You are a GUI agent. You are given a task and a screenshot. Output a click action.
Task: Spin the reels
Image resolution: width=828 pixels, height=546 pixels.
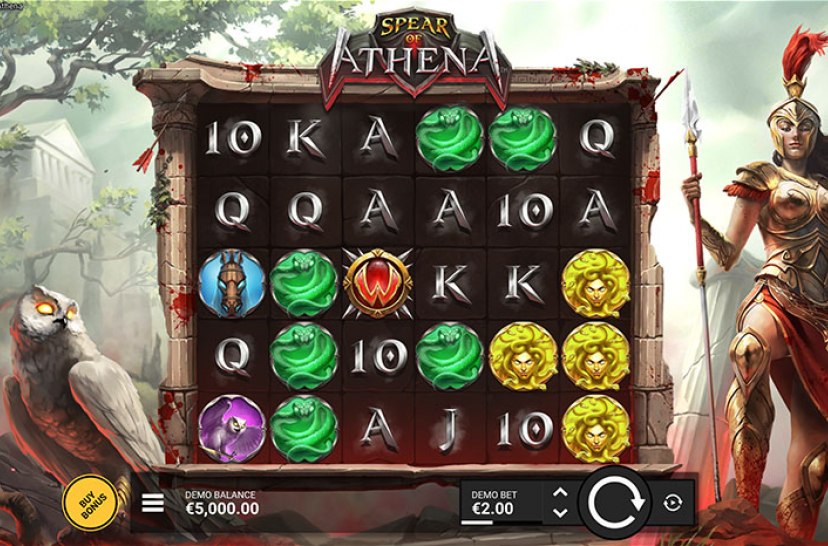[616, 502]
